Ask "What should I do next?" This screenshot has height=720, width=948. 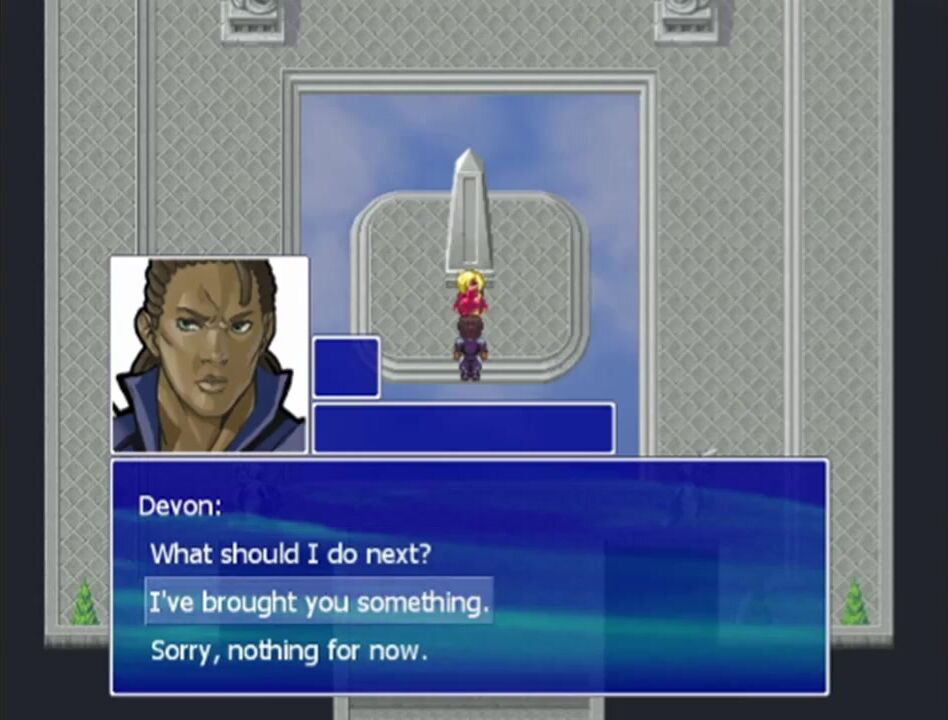[290, 553]
